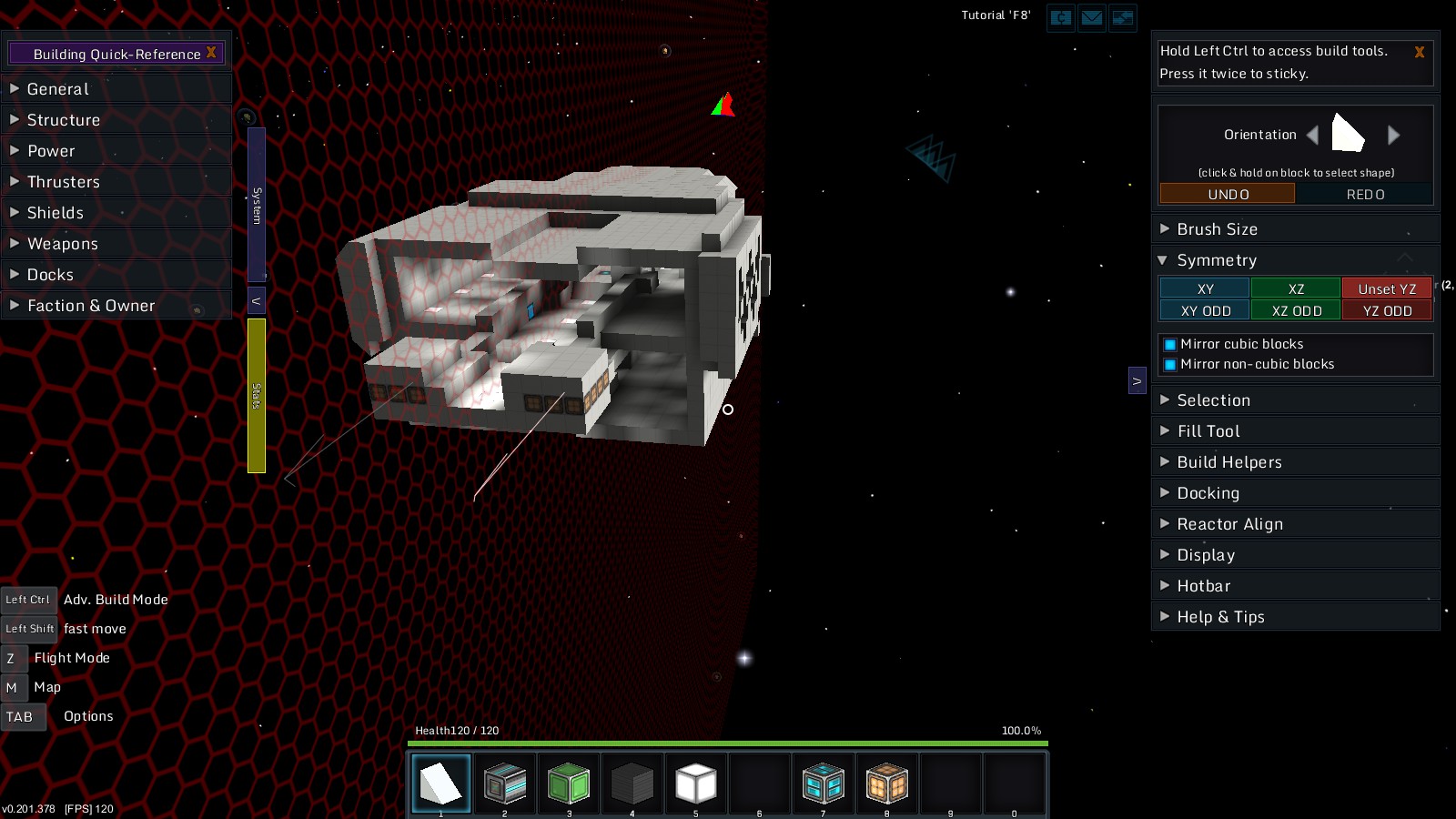Open the Faction & Owner section
1456x819 pixels.
coord(90,306)
